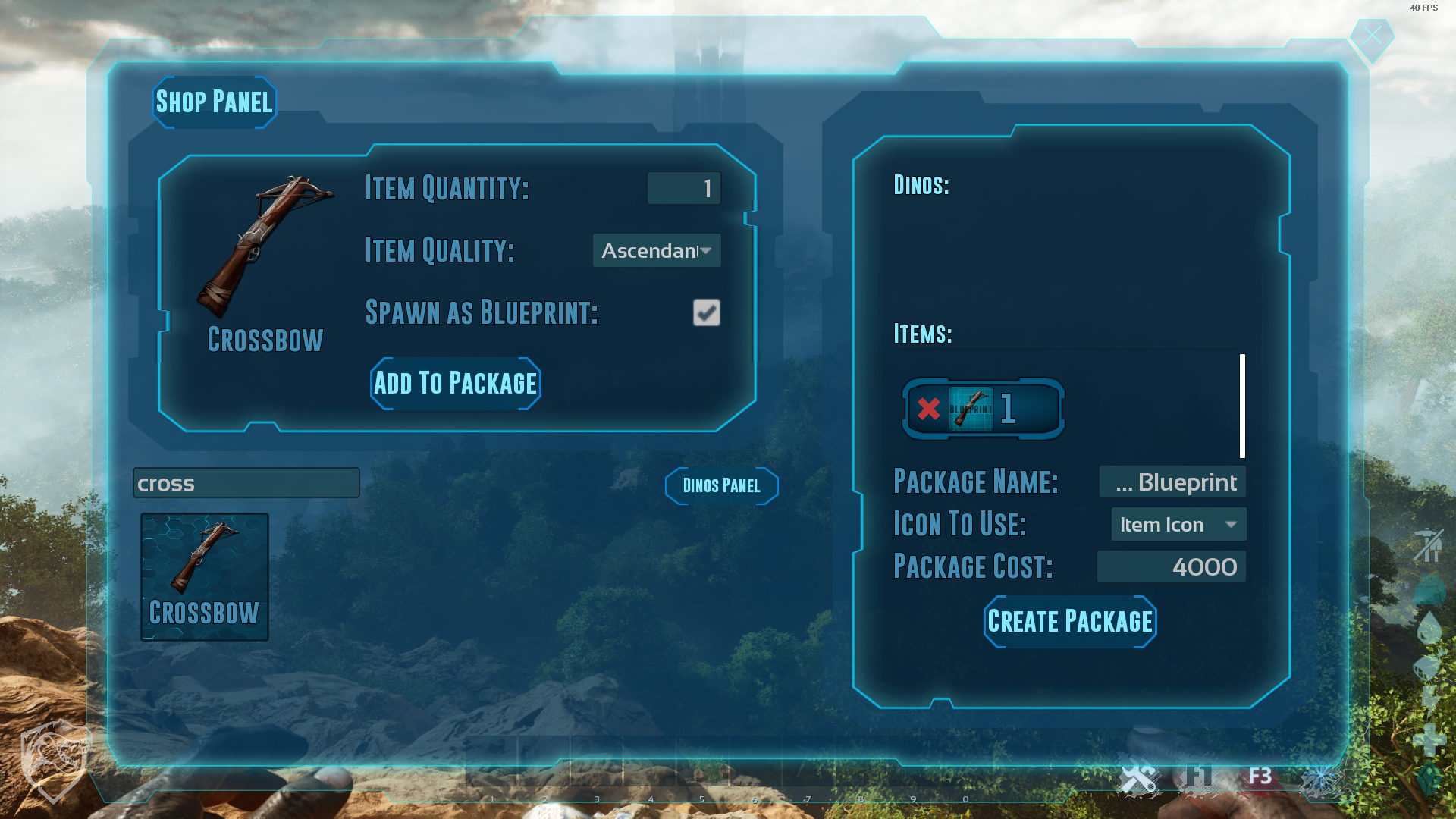This screenshot has width=1456, height=819.
Task: Open the Shop Panel header tab
Action: pyautogui.click(x=215, y=102)
